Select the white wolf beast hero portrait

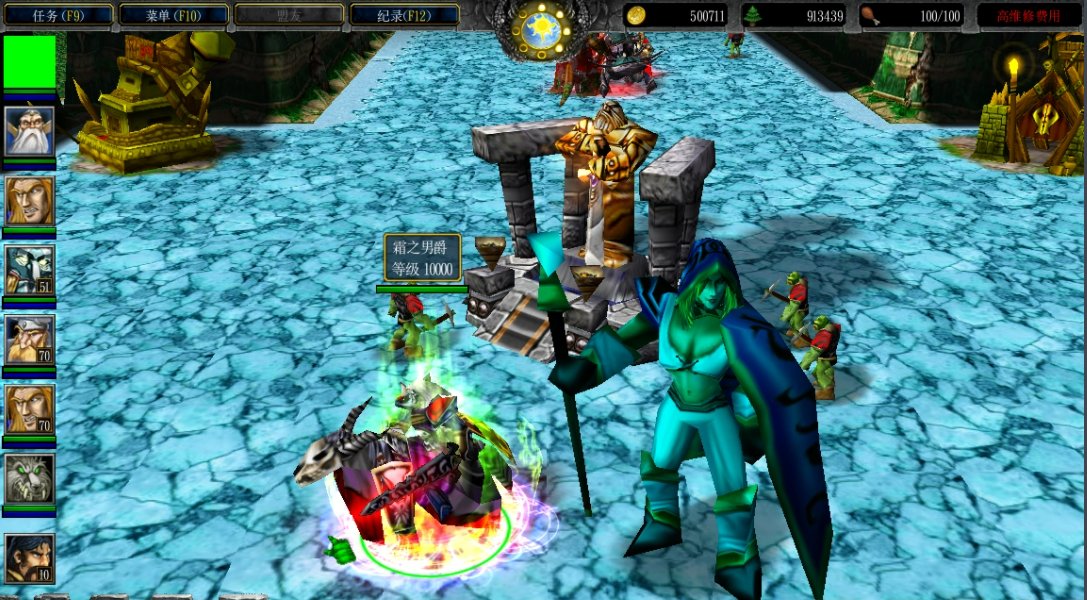coord(29,479)
